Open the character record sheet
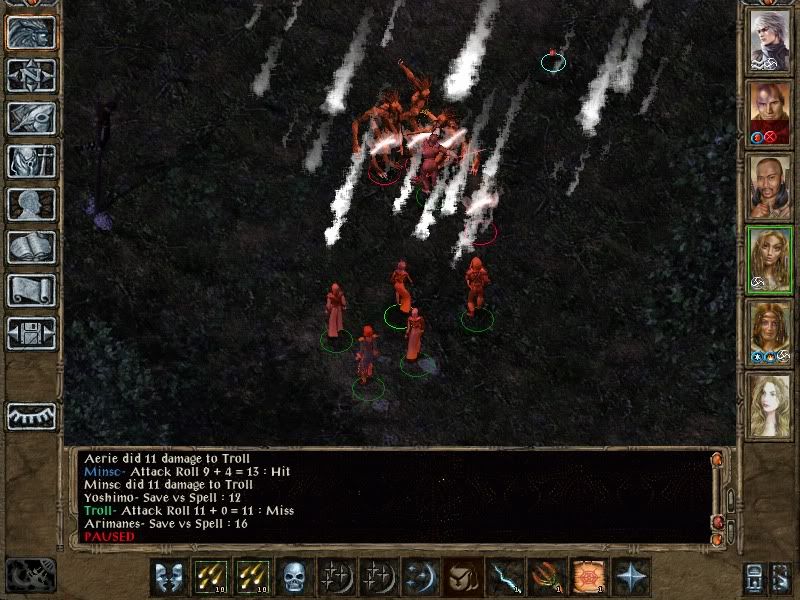Image resolution: width=800 pixels, height=600 pixels. pyautogui.click(x=31, y=204)
